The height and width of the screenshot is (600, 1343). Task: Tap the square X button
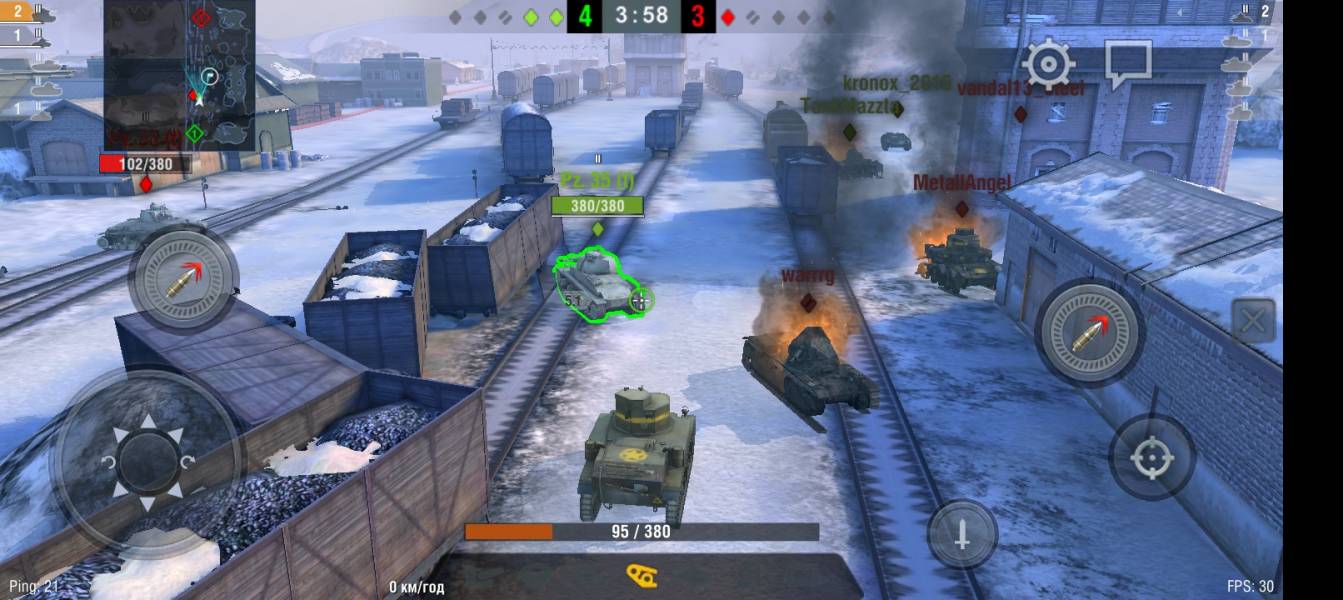(1253, 322)
